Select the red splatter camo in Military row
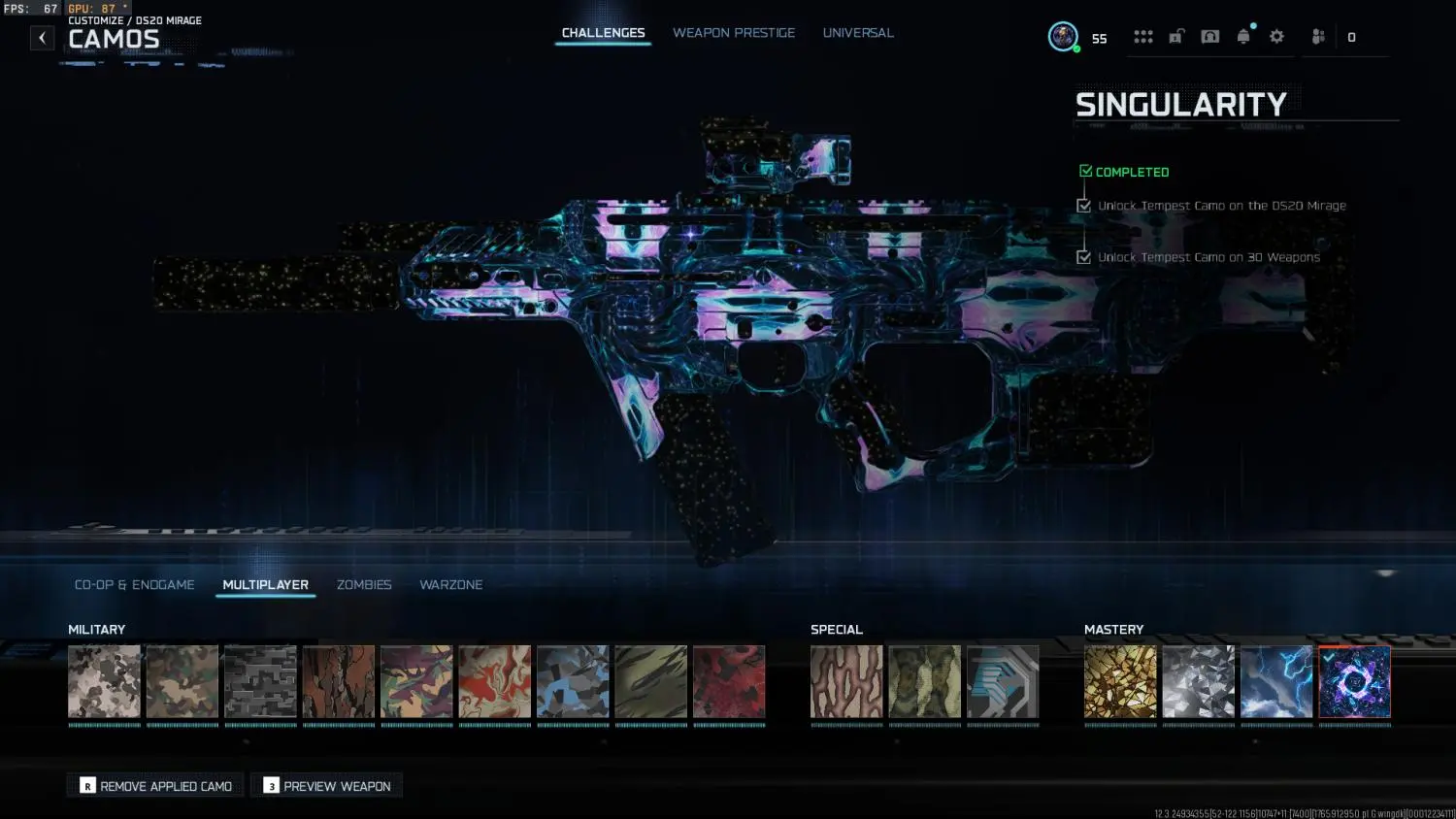The height and width of the screenshot is (819, 1456). (x=729, y=680)
